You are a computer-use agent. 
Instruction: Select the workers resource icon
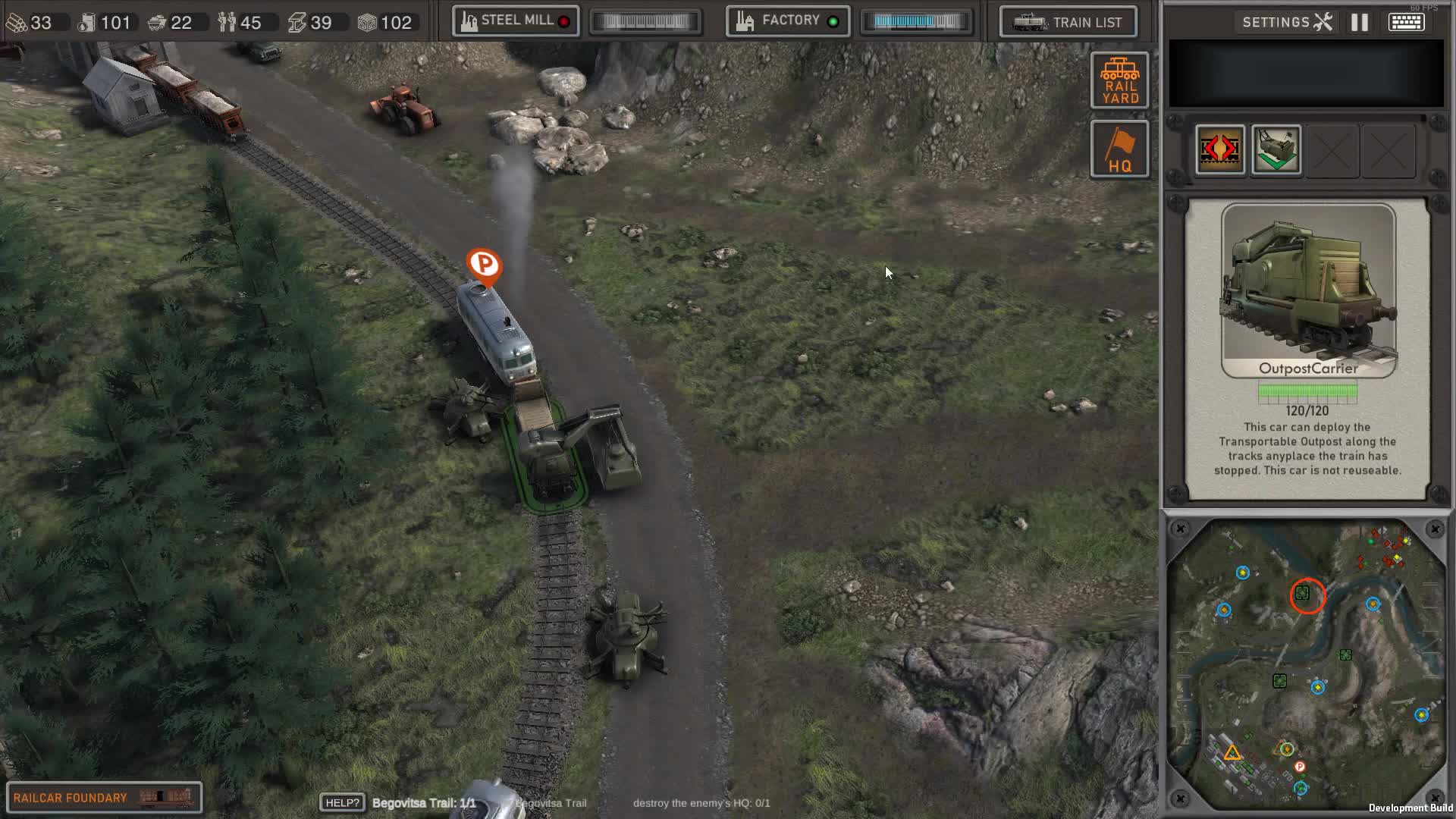click(x=227, y=22)
